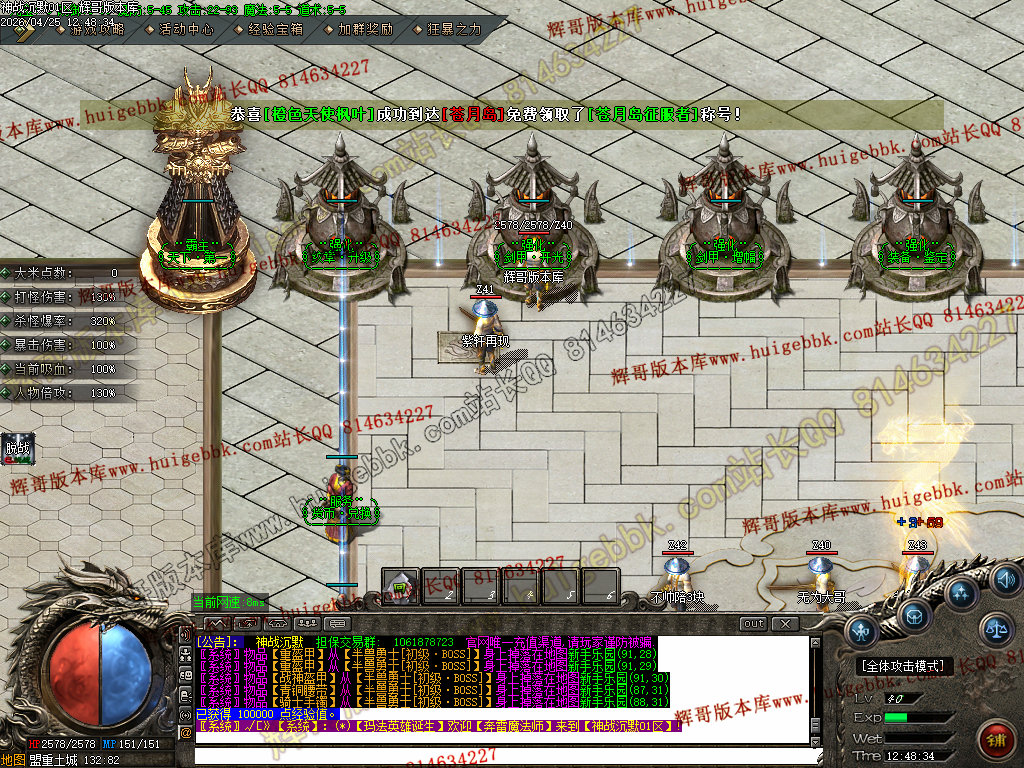Click the chat text input field
1024x768 pixels.
coord(500,756)
